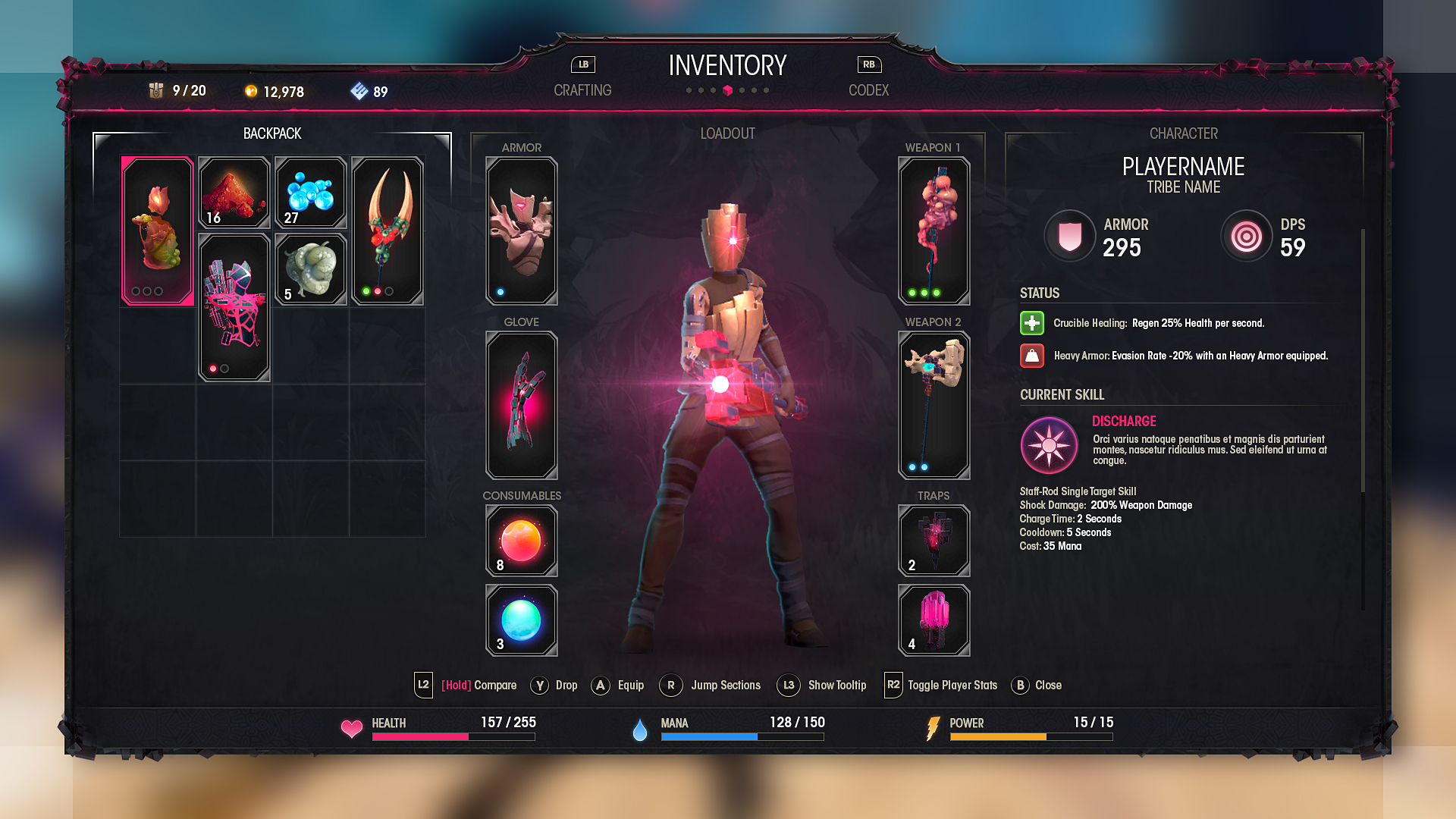Select the equipped Glove slot
The width and height of the screenshot is (1456, 819).
(522, 405)
